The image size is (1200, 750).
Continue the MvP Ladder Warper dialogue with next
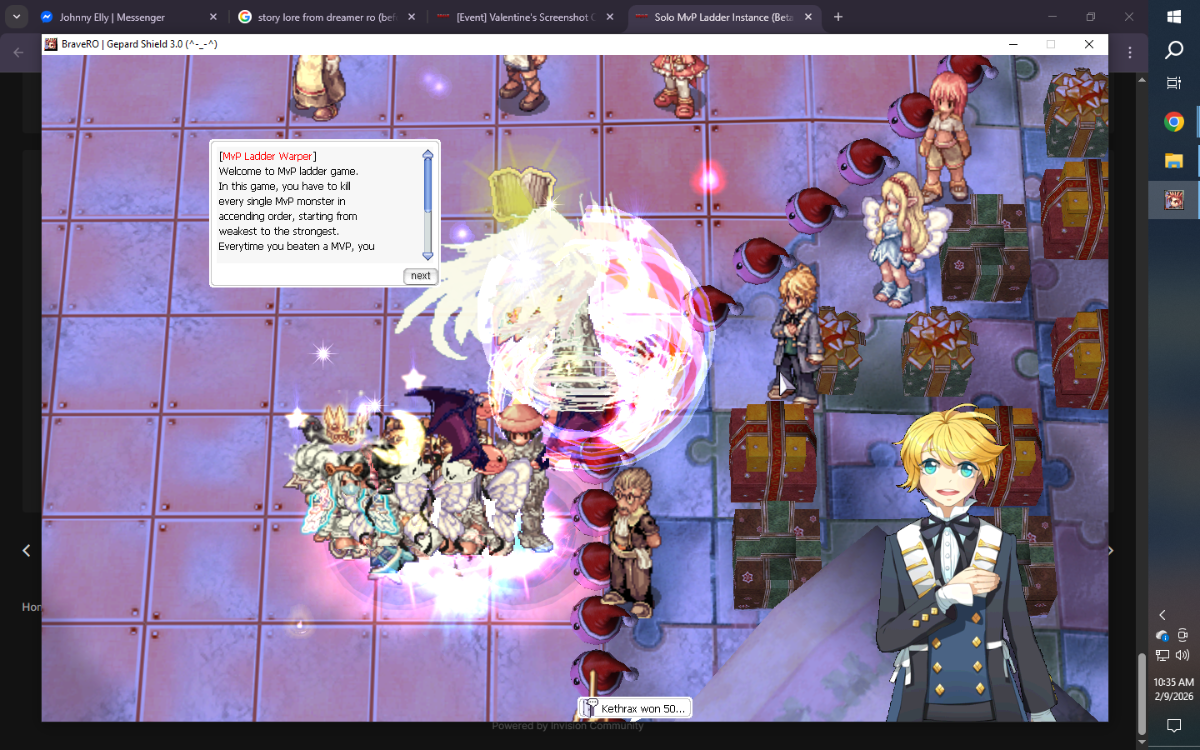point(420,276)
